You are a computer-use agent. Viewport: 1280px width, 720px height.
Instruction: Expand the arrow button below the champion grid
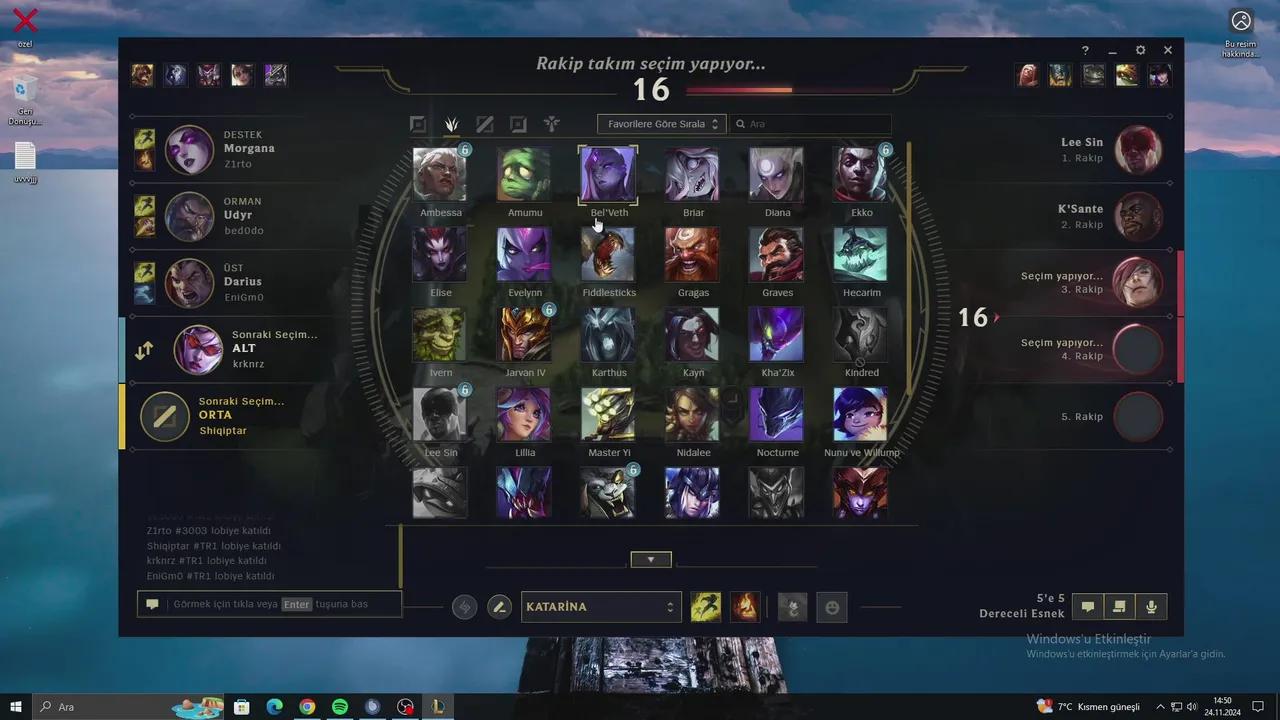pos(651,558)
